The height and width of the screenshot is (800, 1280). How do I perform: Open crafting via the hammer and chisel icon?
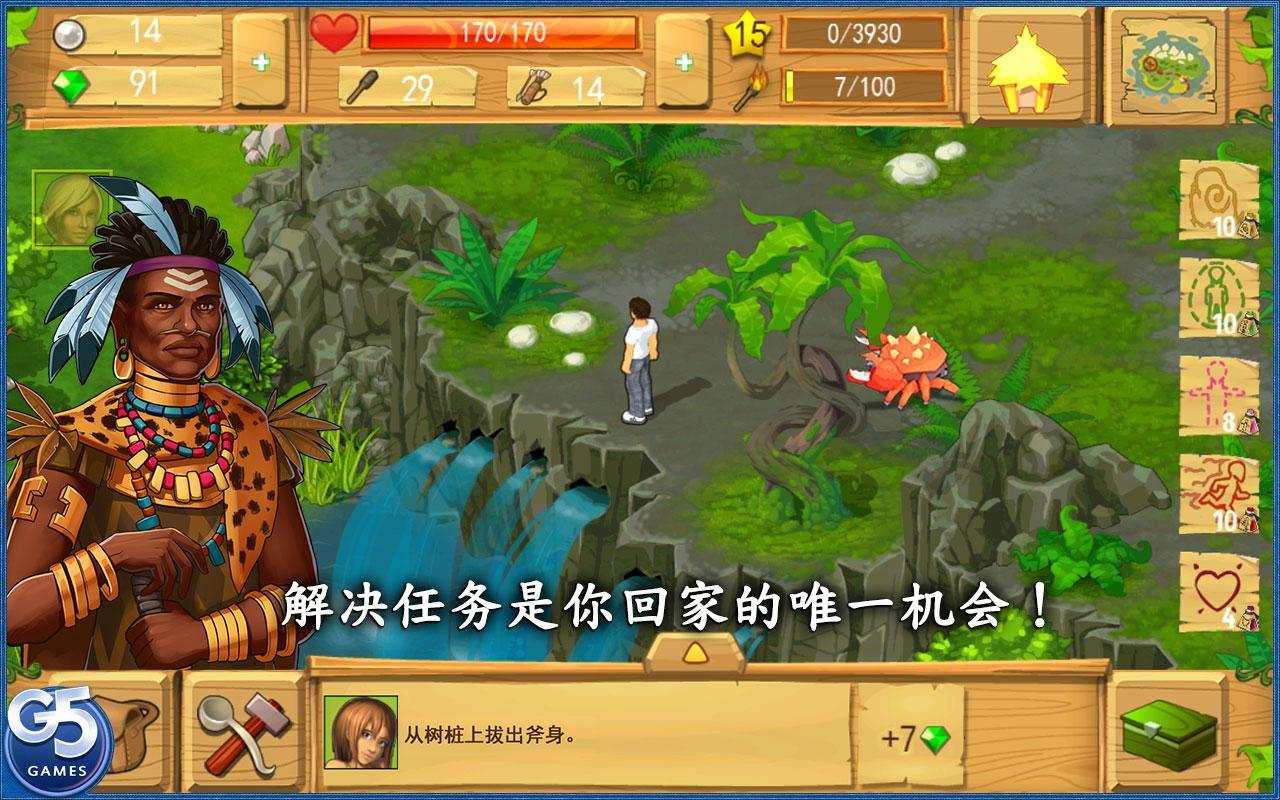[x=243, y=735]
